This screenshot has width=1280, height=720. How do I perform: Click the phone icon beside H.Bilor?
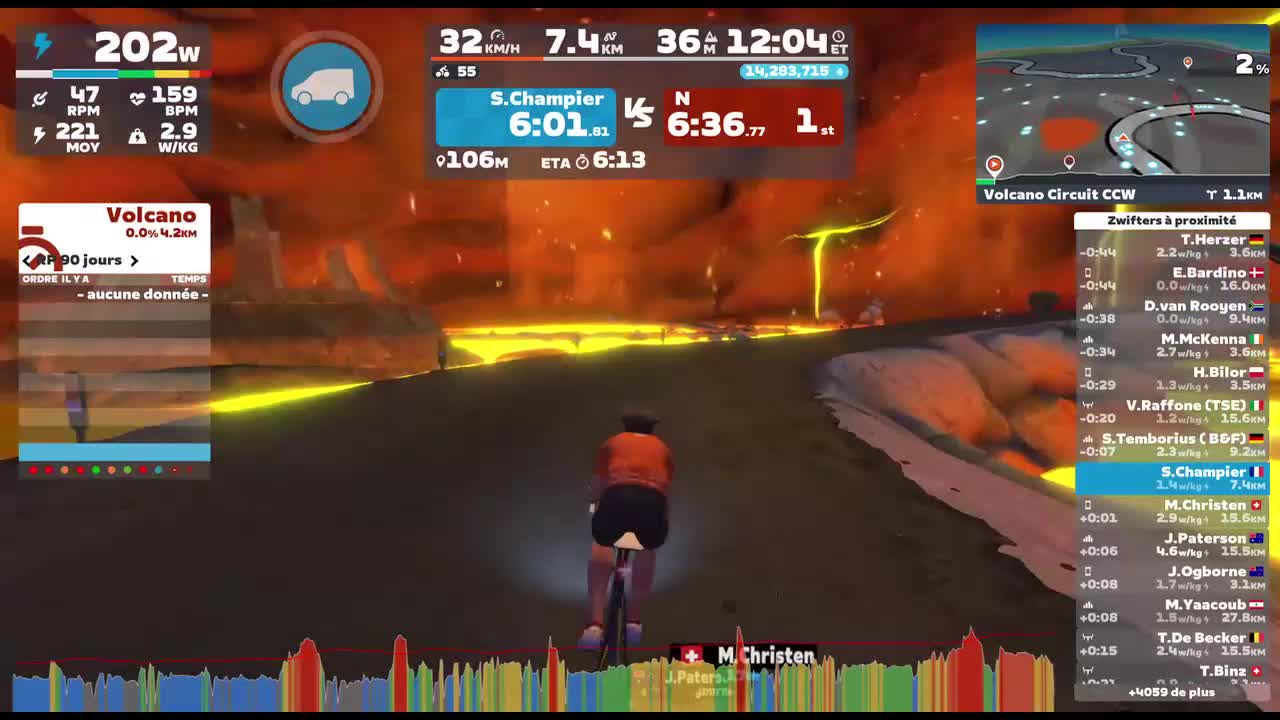coord(1086,372)
